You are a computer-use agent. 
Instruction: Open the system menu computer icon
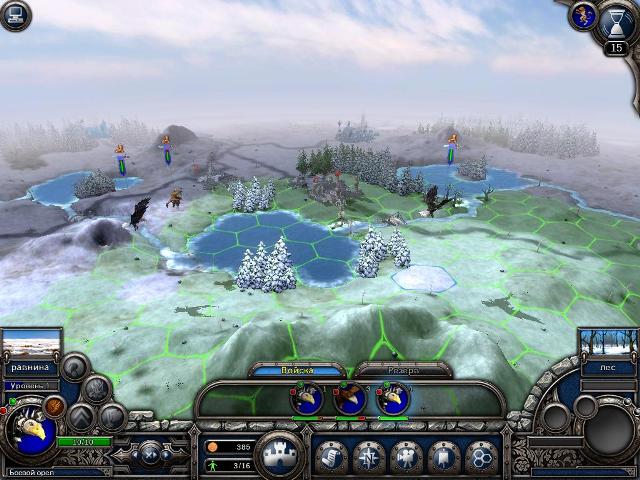(x=15, y=15)
